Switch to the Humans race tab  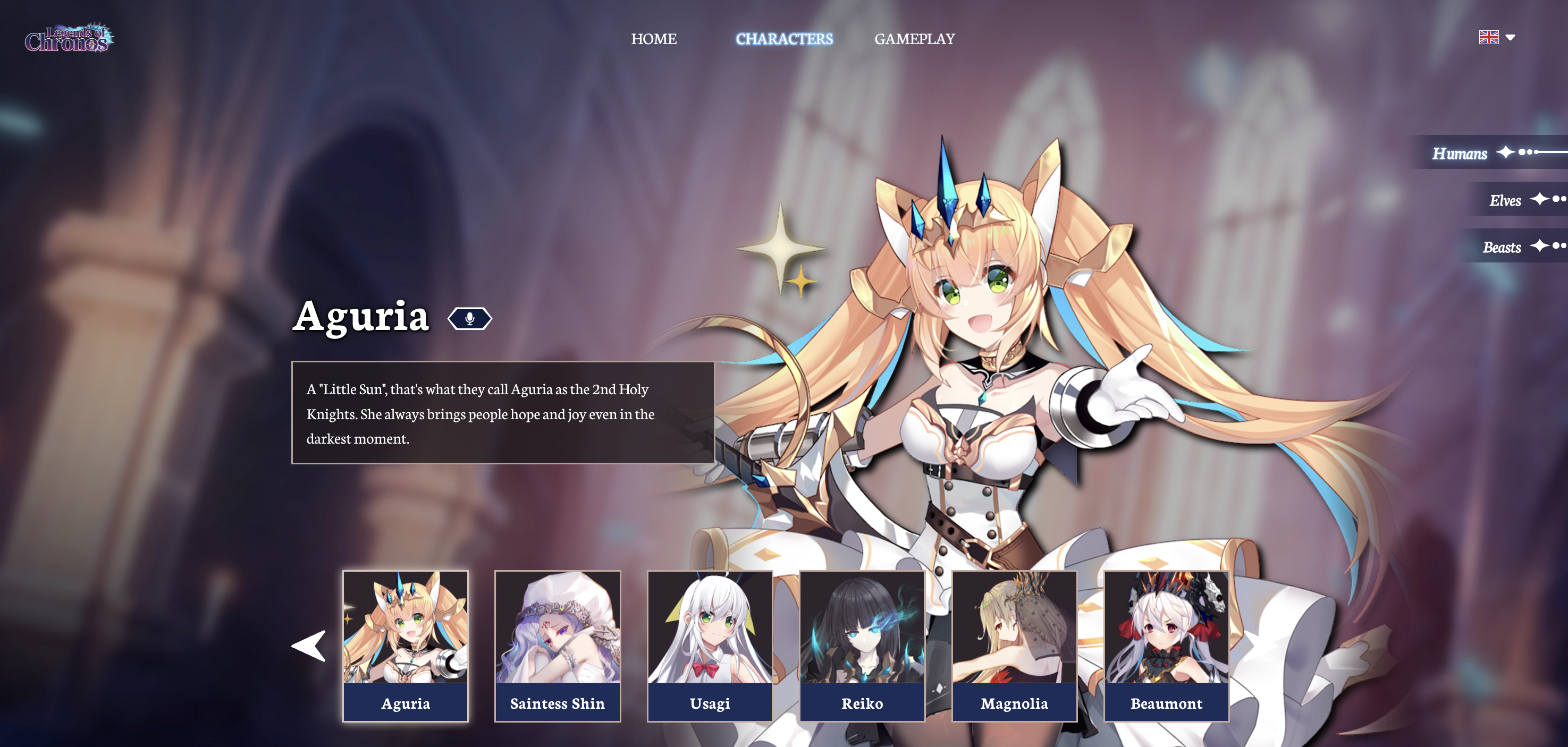point(1460,154)
